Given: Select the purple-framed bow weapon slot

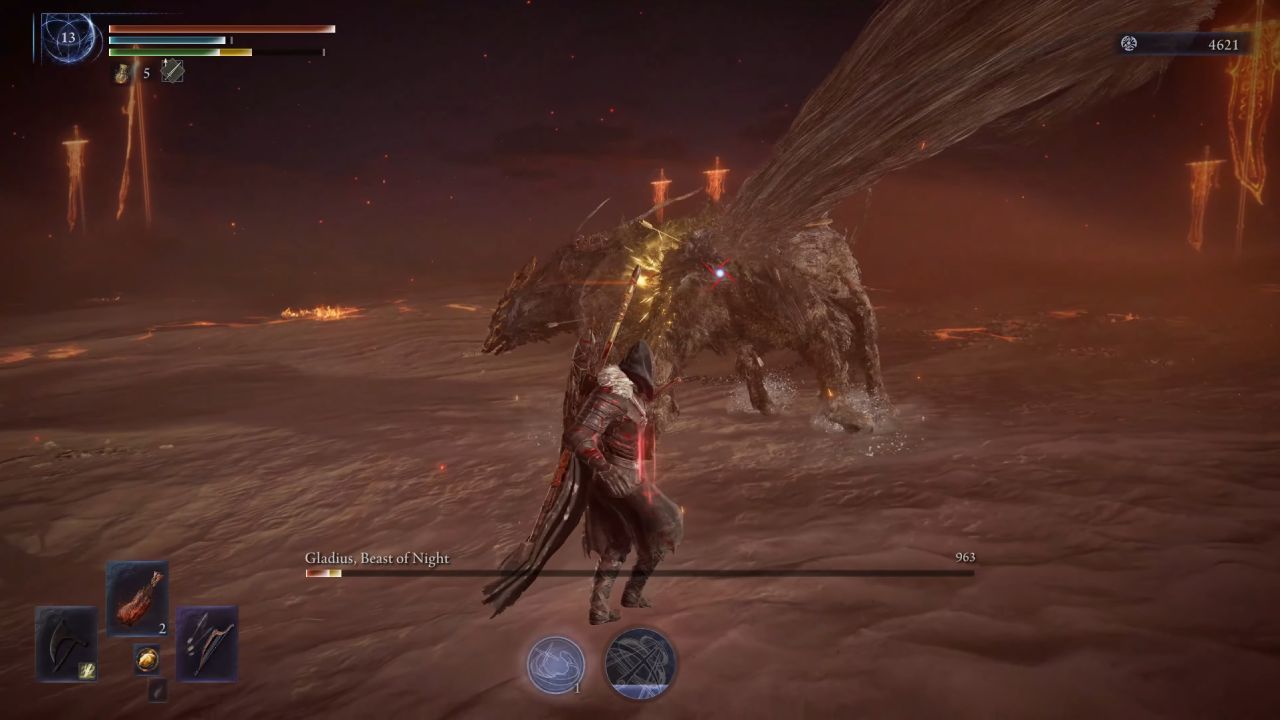Looking at the screenshot, I should point(207,643).
